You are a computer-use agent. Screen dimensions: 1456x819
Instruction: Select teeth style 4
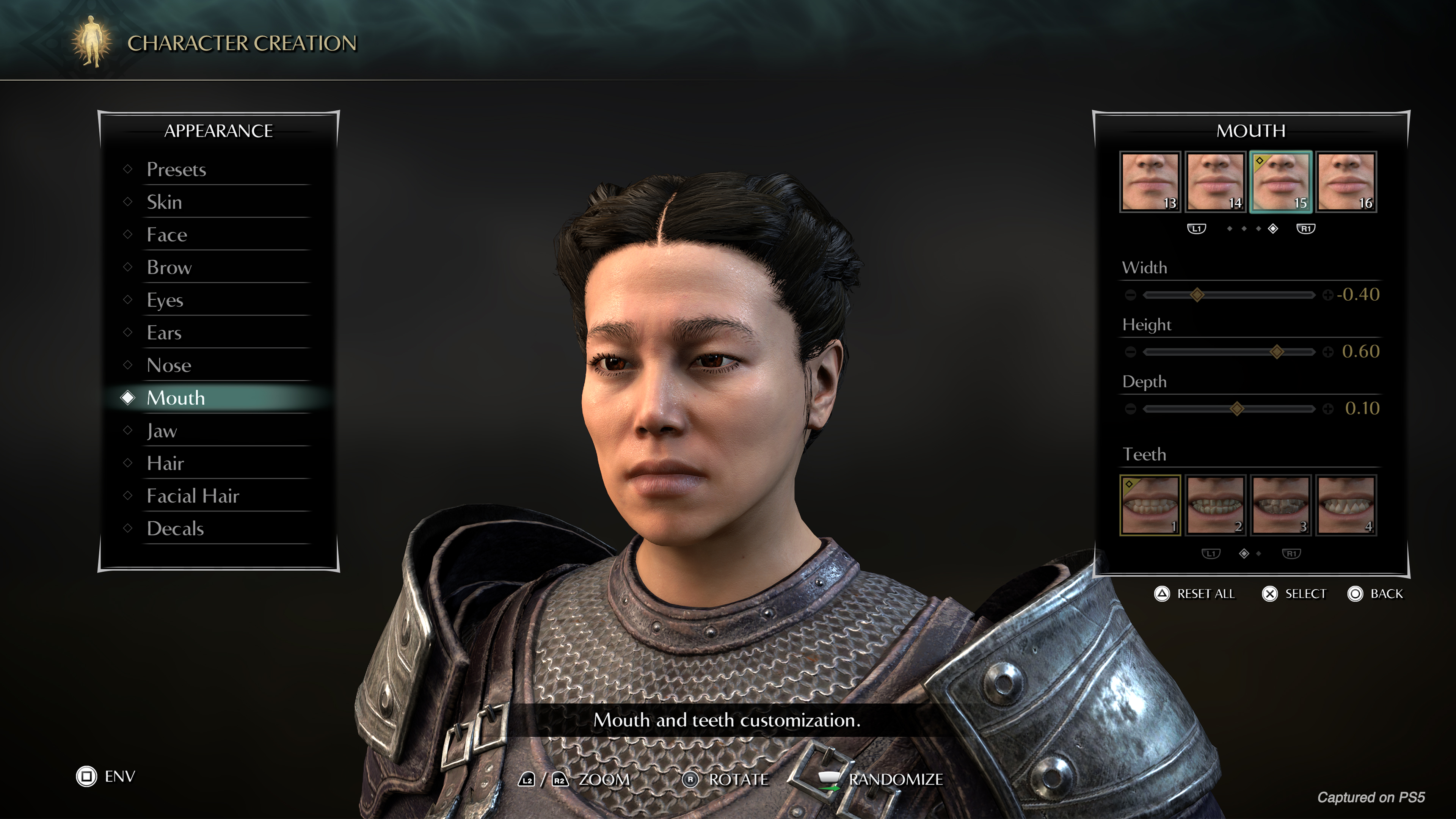(x=1346, y=505)
